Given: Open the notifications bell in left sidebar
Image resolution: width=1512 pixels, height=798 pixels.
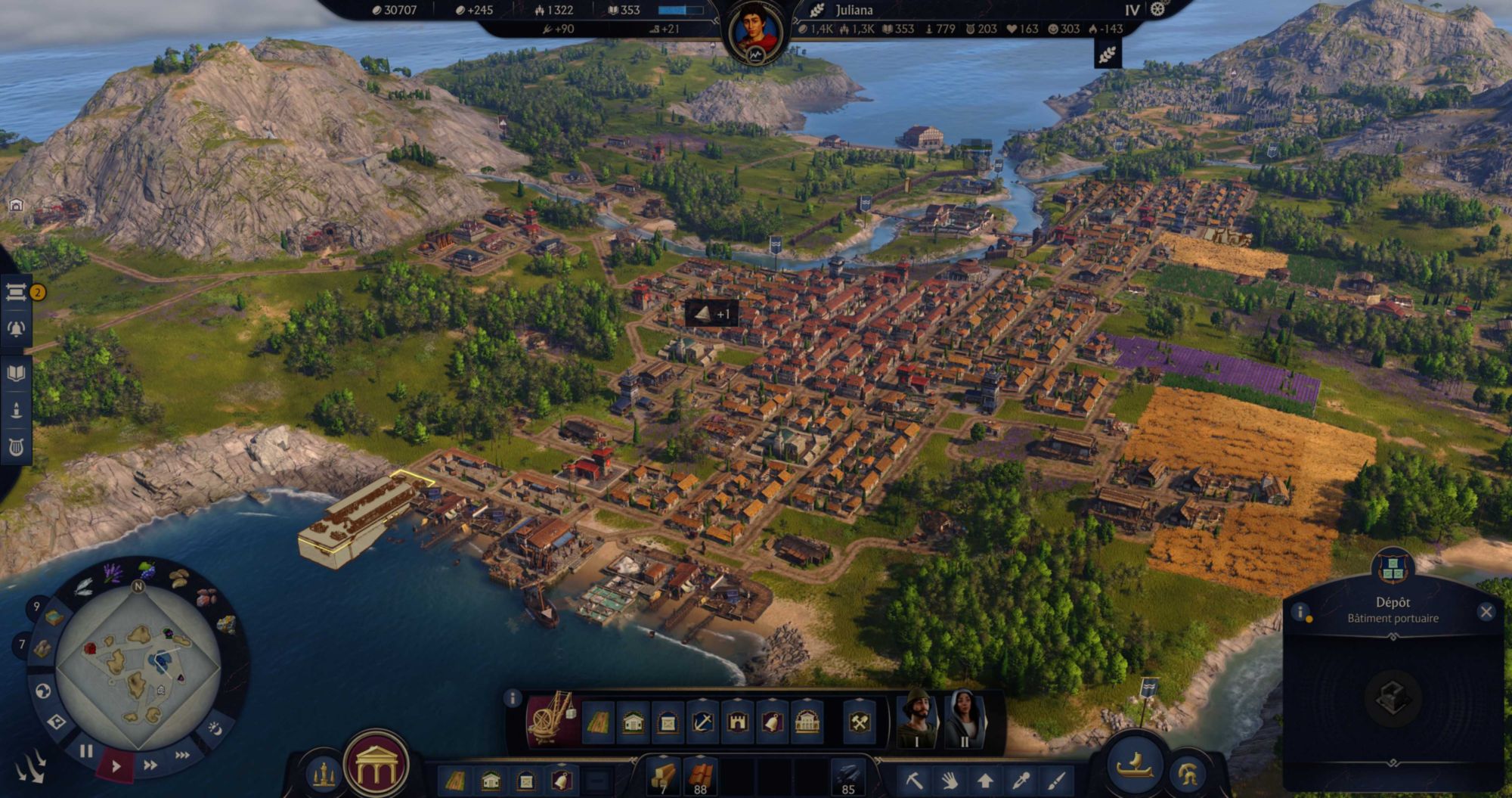Looking at the screenshot, I should (16, 329).
